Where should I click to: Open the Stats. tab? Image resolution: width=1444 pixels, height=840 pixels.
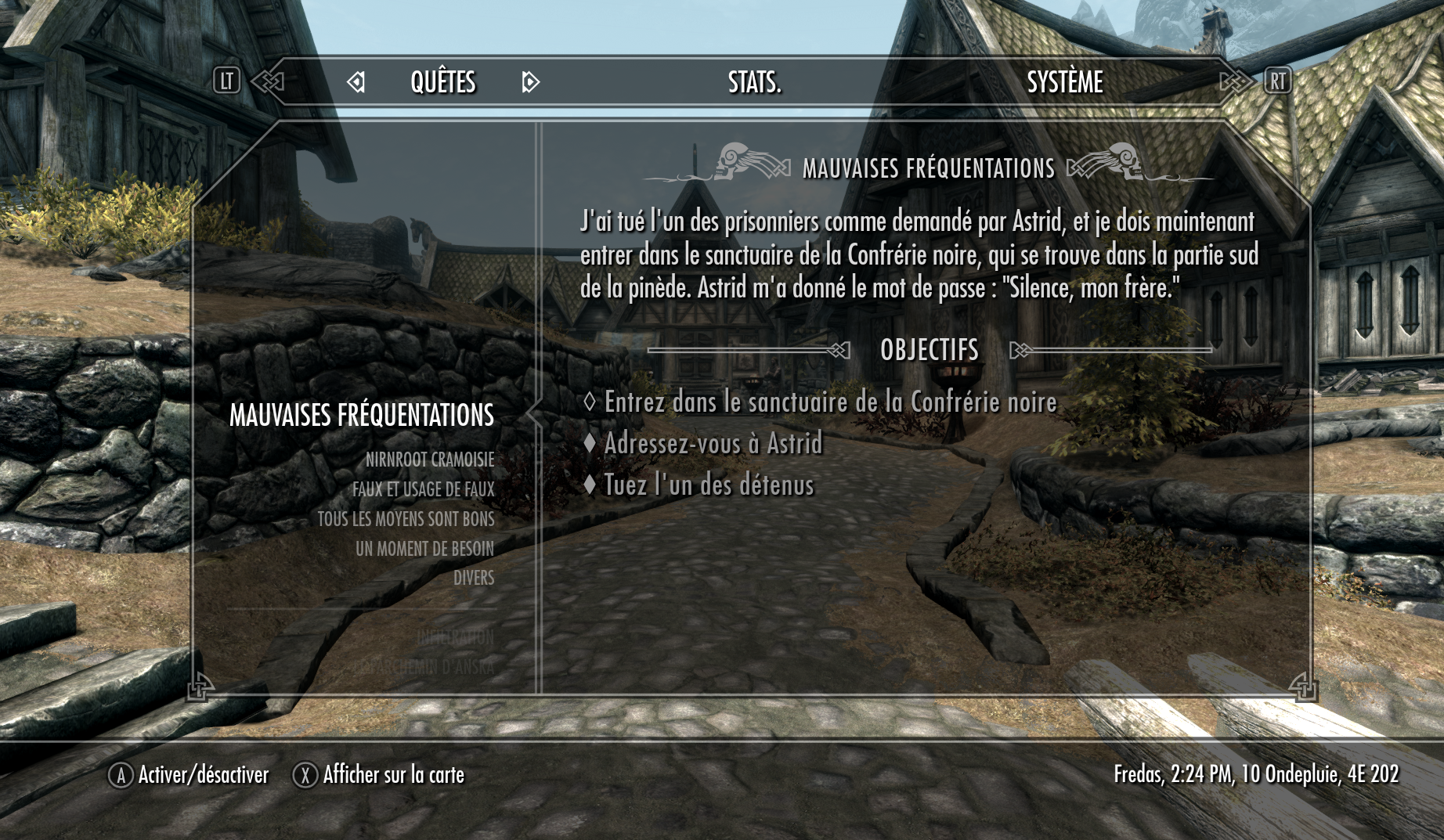click(754, 82)
